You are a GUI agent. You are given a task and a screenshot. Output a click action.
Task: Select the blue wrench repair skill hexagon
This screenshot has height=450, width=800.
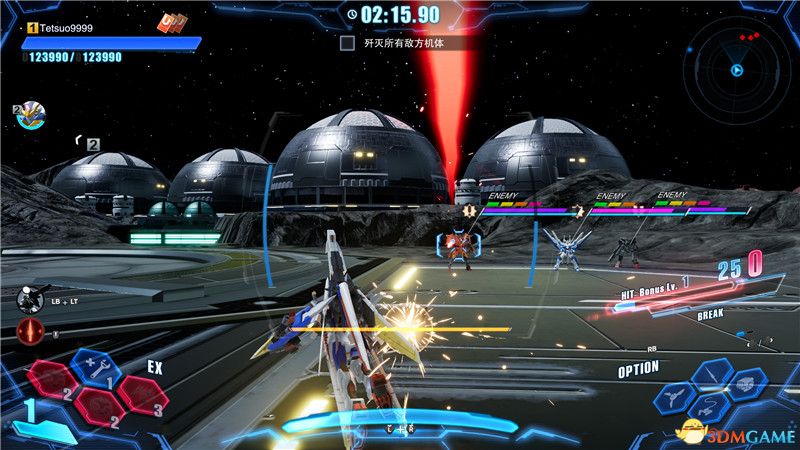(x=97, y=367)
